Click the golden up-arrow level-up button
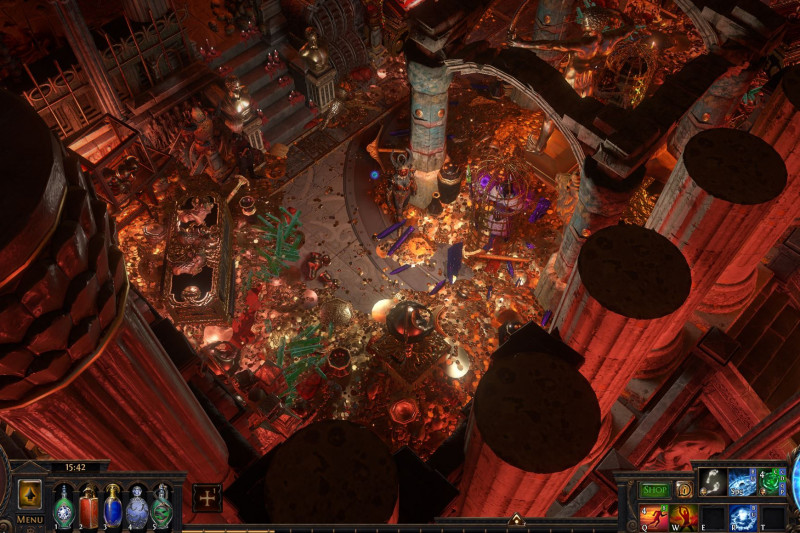 click(29, 494)
